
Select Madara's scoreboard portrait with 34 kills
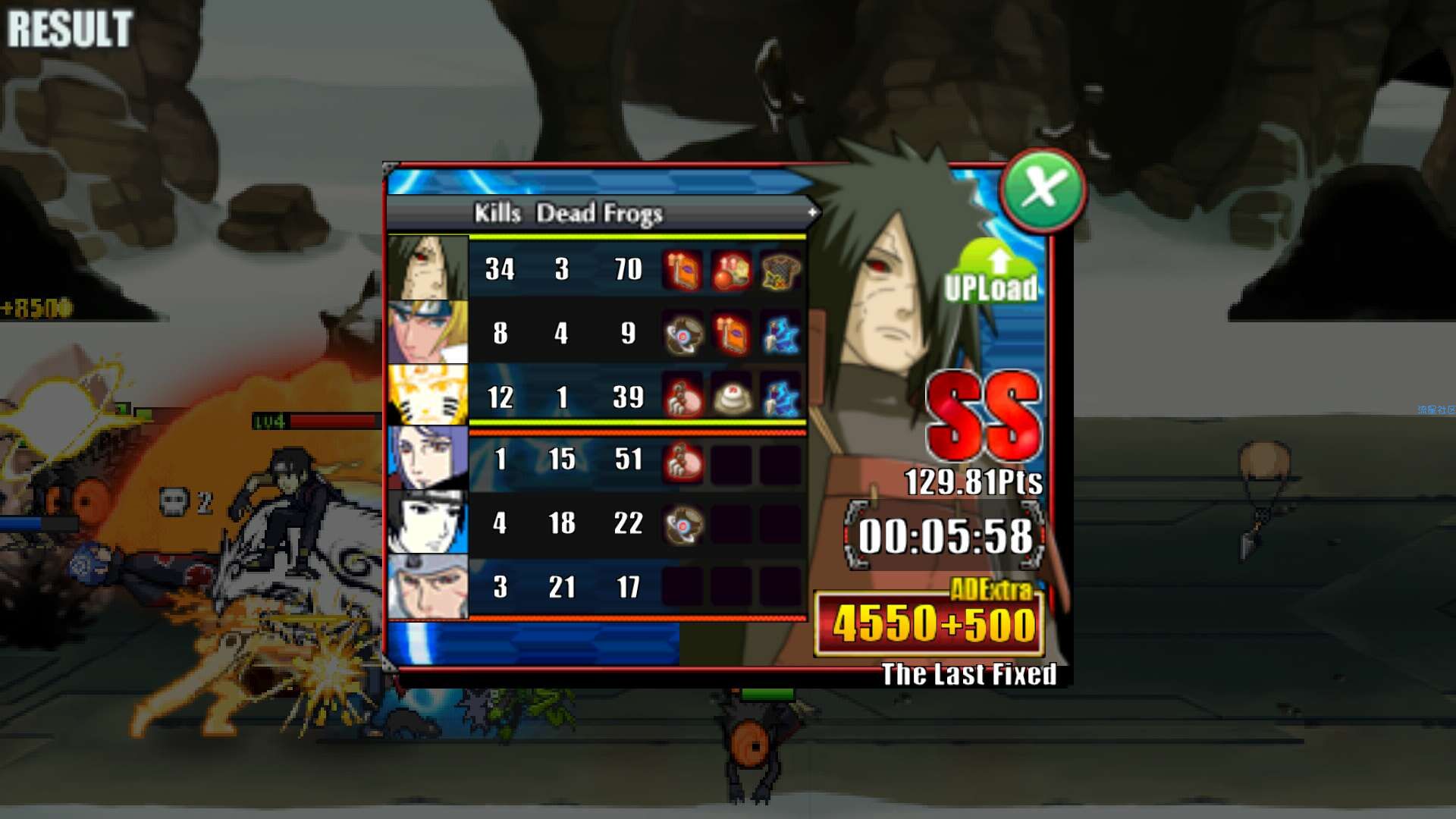428,268
